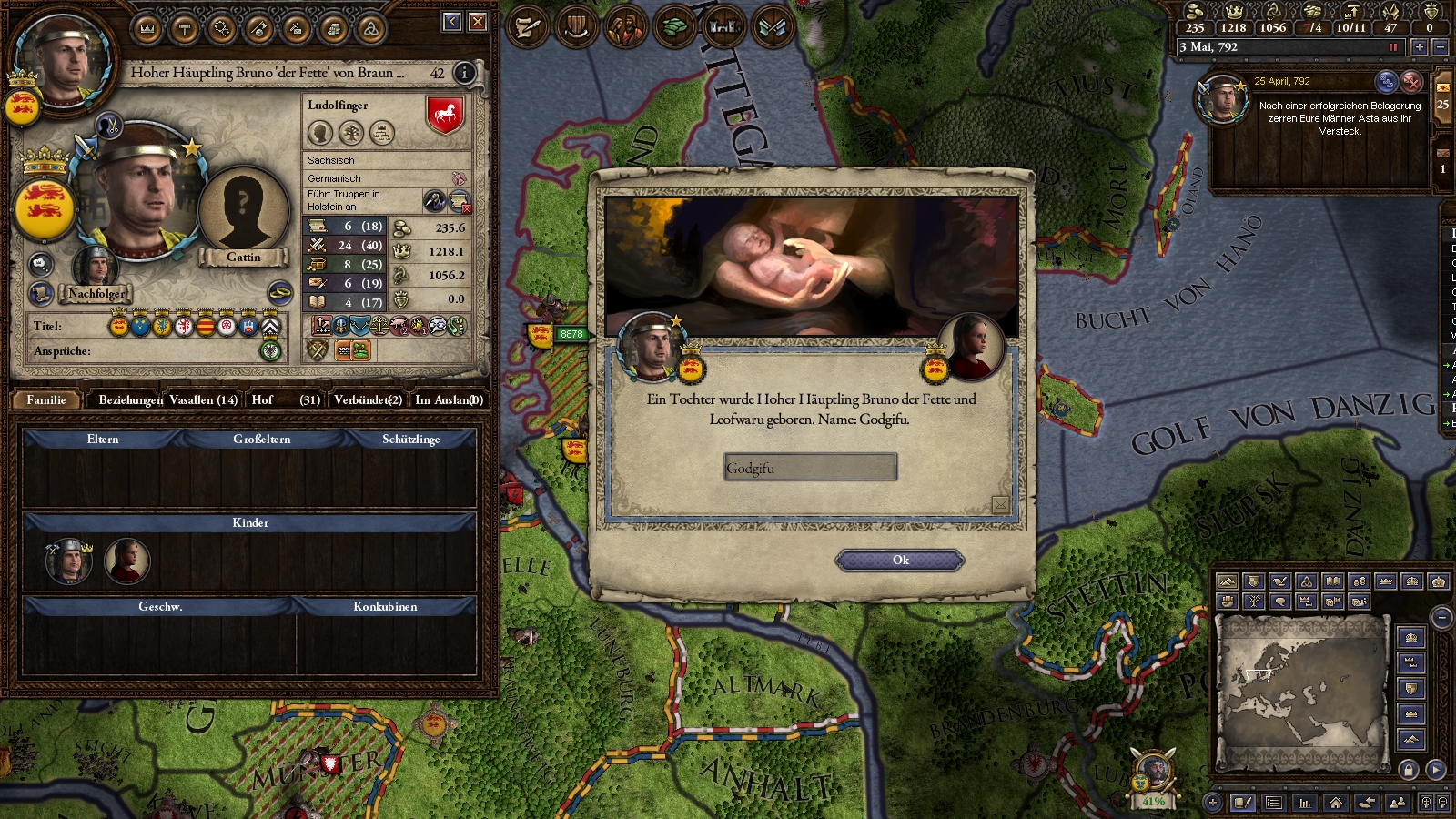Click the Gattin spouse portrait
The image size is (1456, 819).
click(243, 214)
